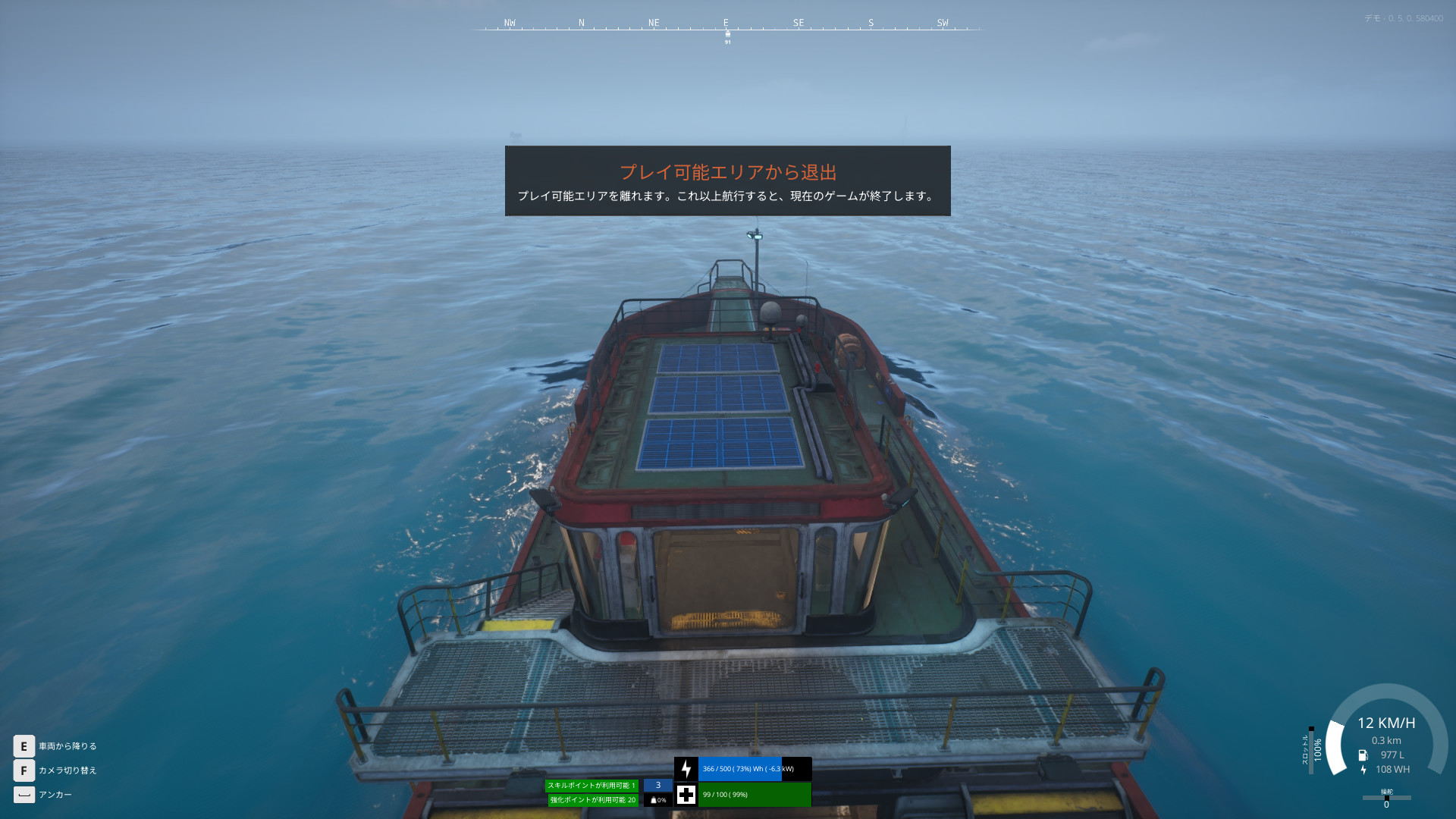The image size is (1456, 819).
Task: Click the blue level number badge
Action: [657, 786]
